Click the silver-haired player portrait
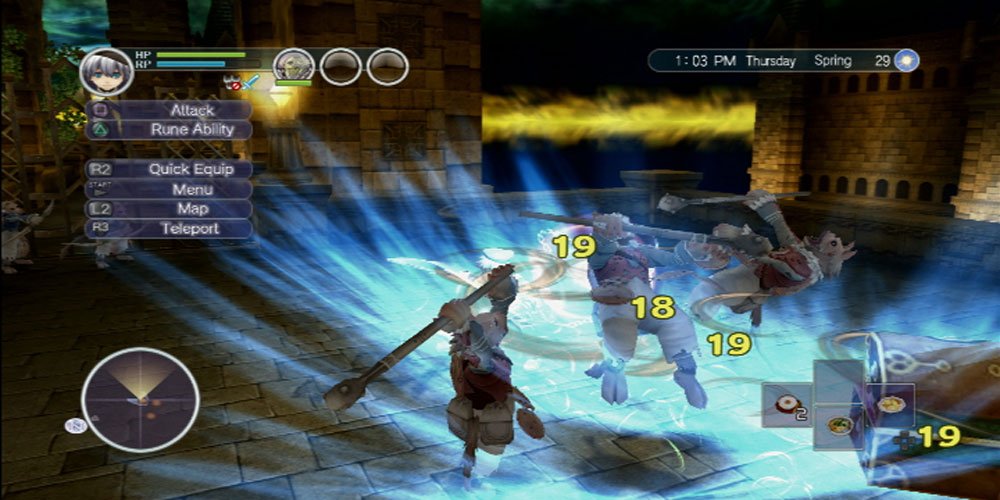 coord(106,71)
